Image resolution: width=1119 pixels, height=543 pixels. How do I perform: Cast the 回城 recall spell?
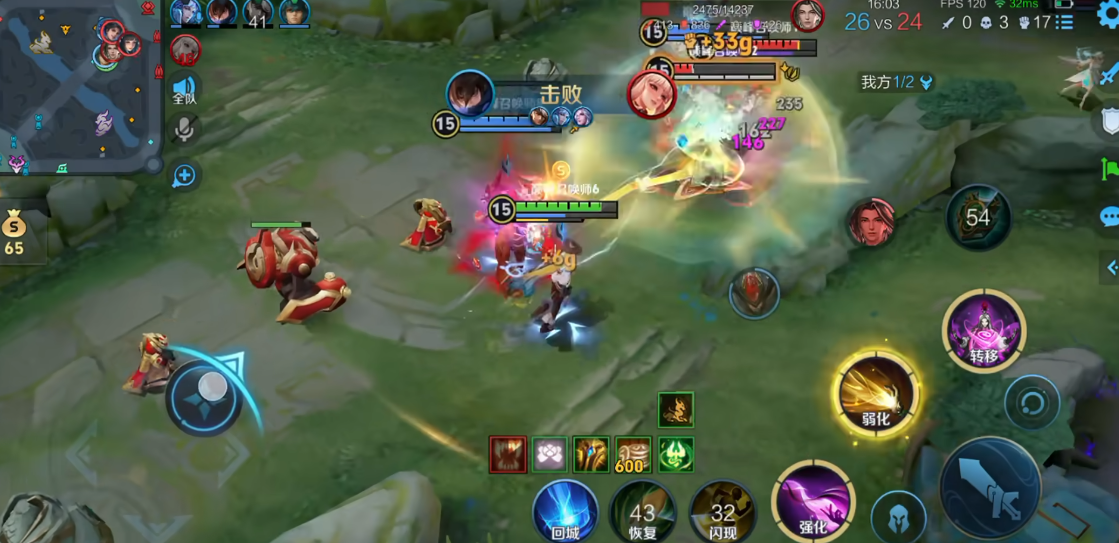tap(565, 512)
